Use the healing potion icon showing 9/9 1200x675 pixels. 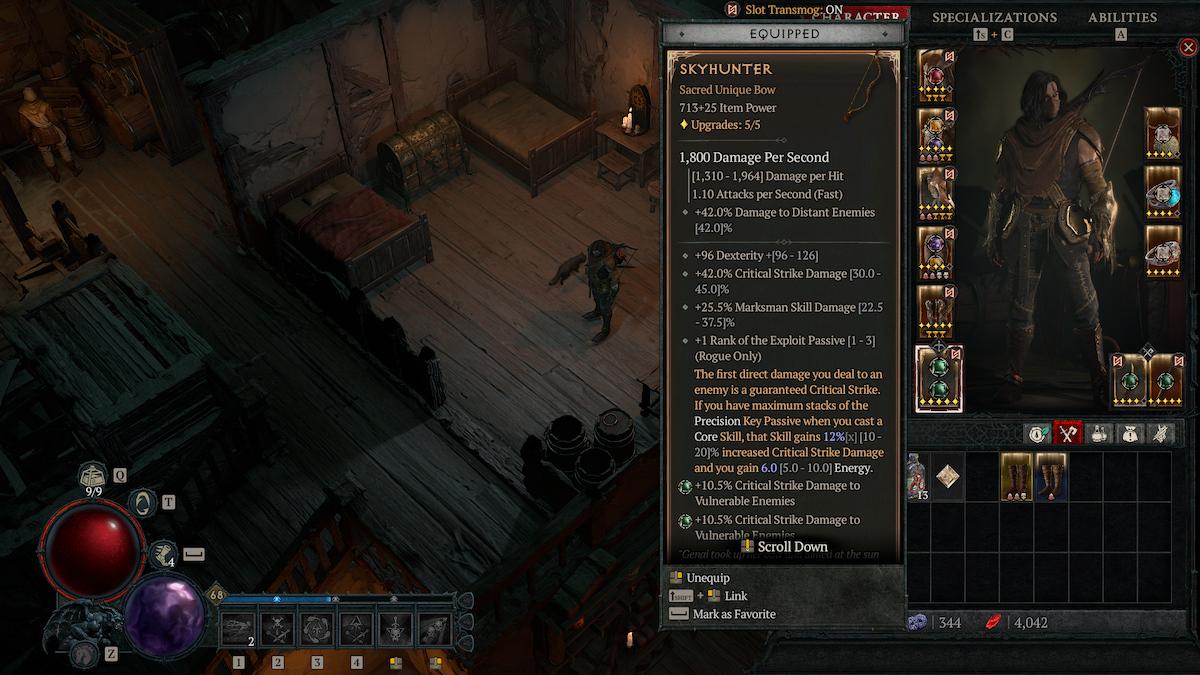pyautogui.click(x=93, y=480)
